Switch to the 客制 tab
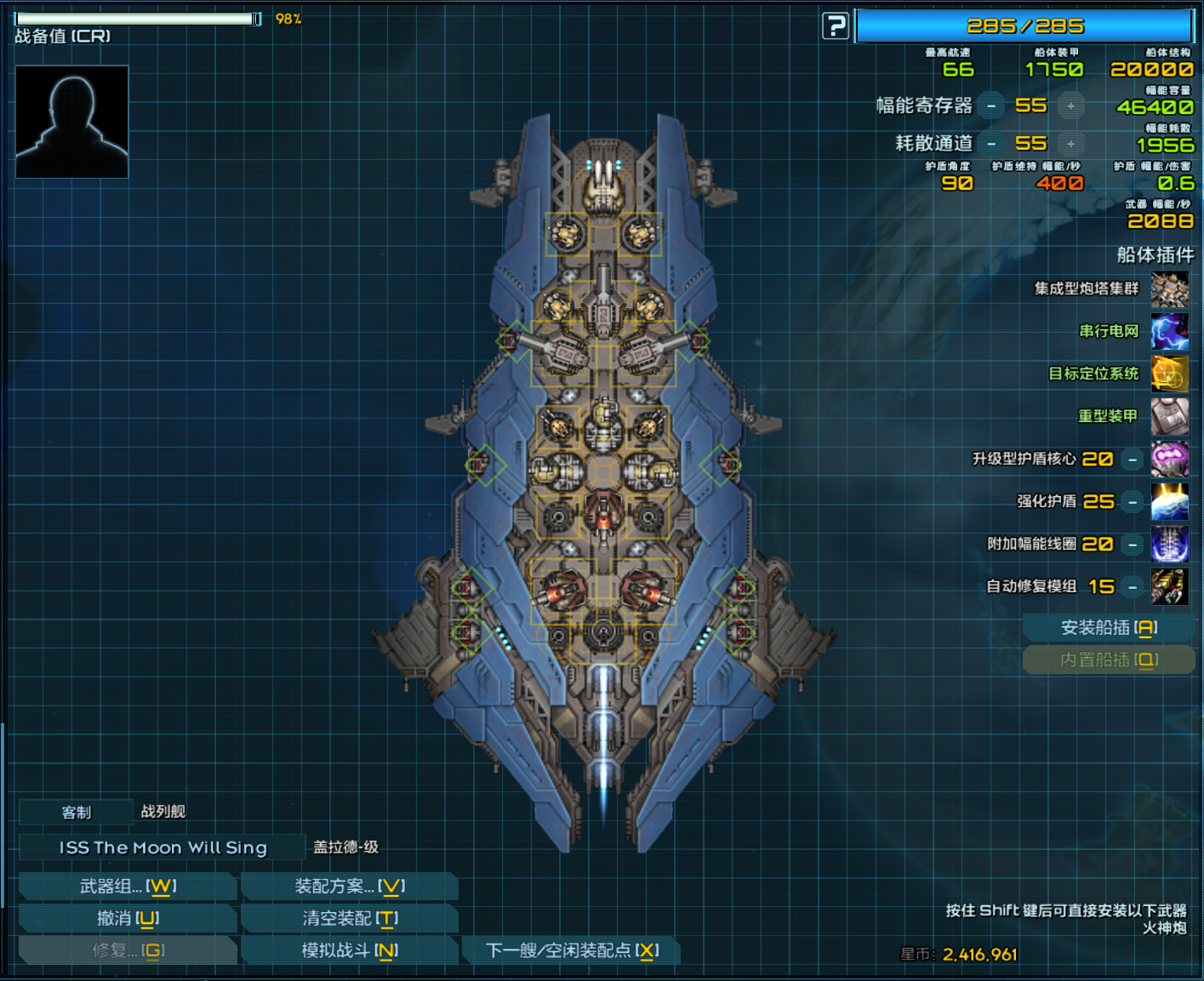Screen dimensions: 1204x981 (75, 813)
